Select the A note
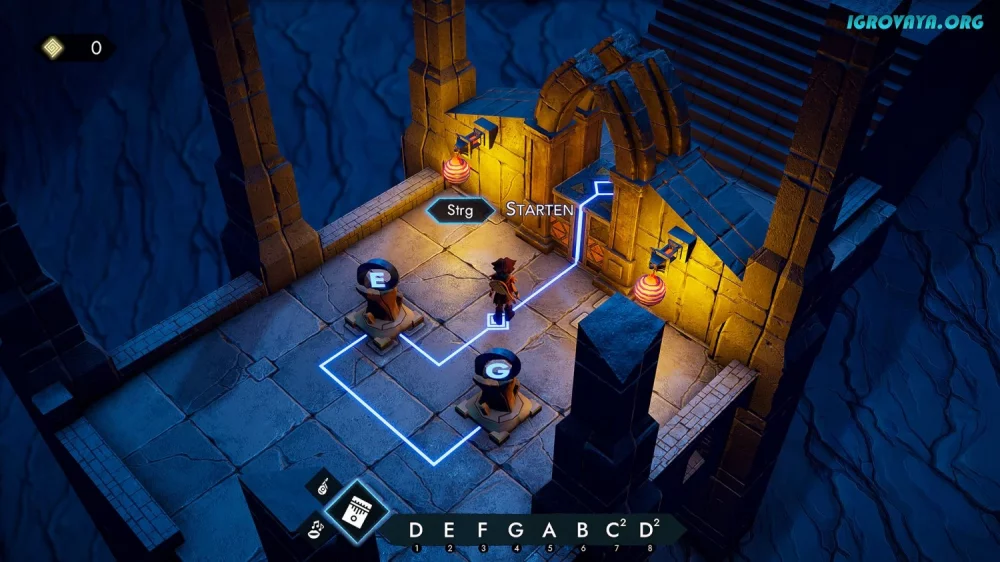Viewport: 1000px width, 562px height. (549, 530)
